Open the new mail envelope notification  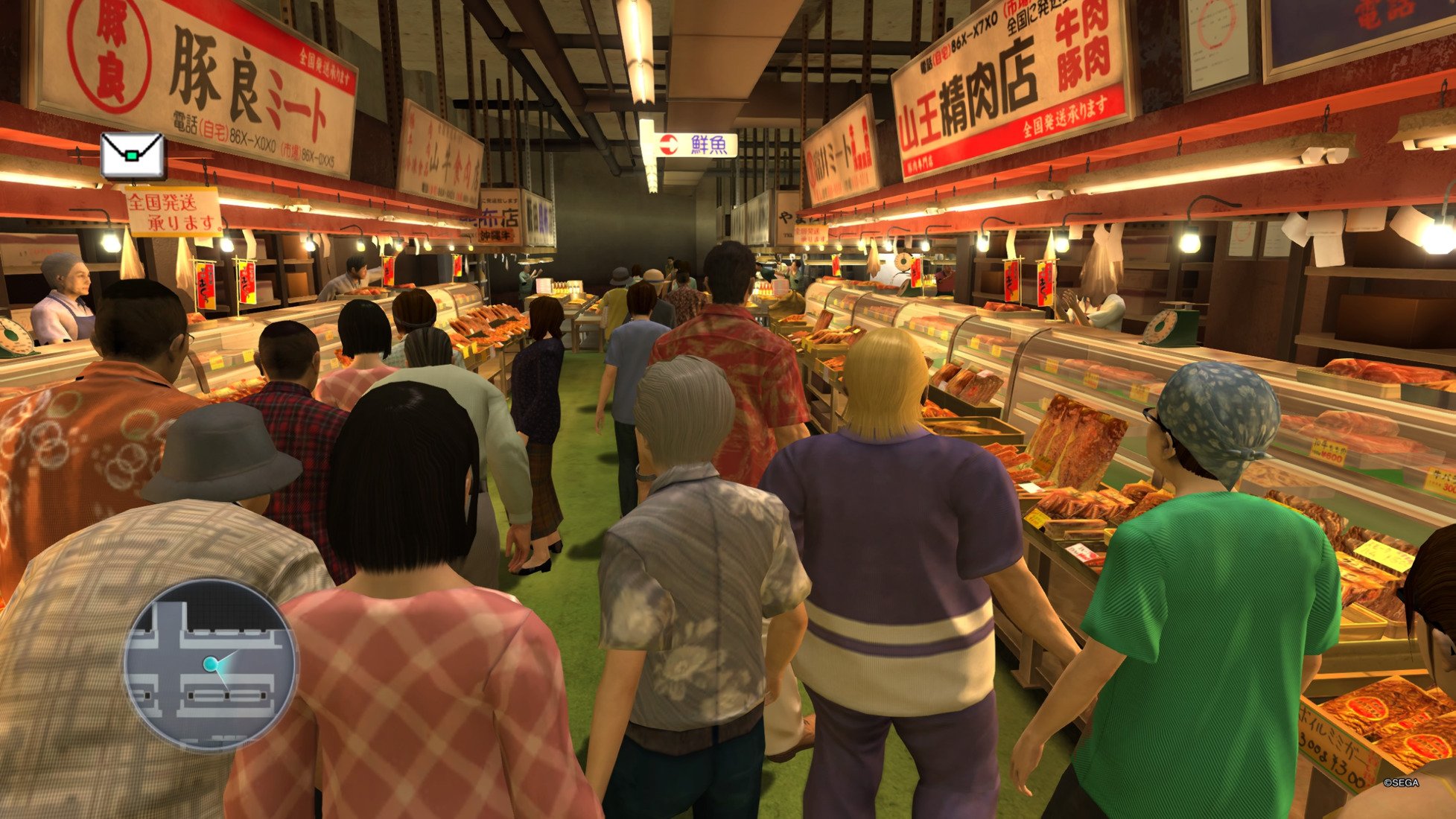pyautogui.click(x=133, y=156)
